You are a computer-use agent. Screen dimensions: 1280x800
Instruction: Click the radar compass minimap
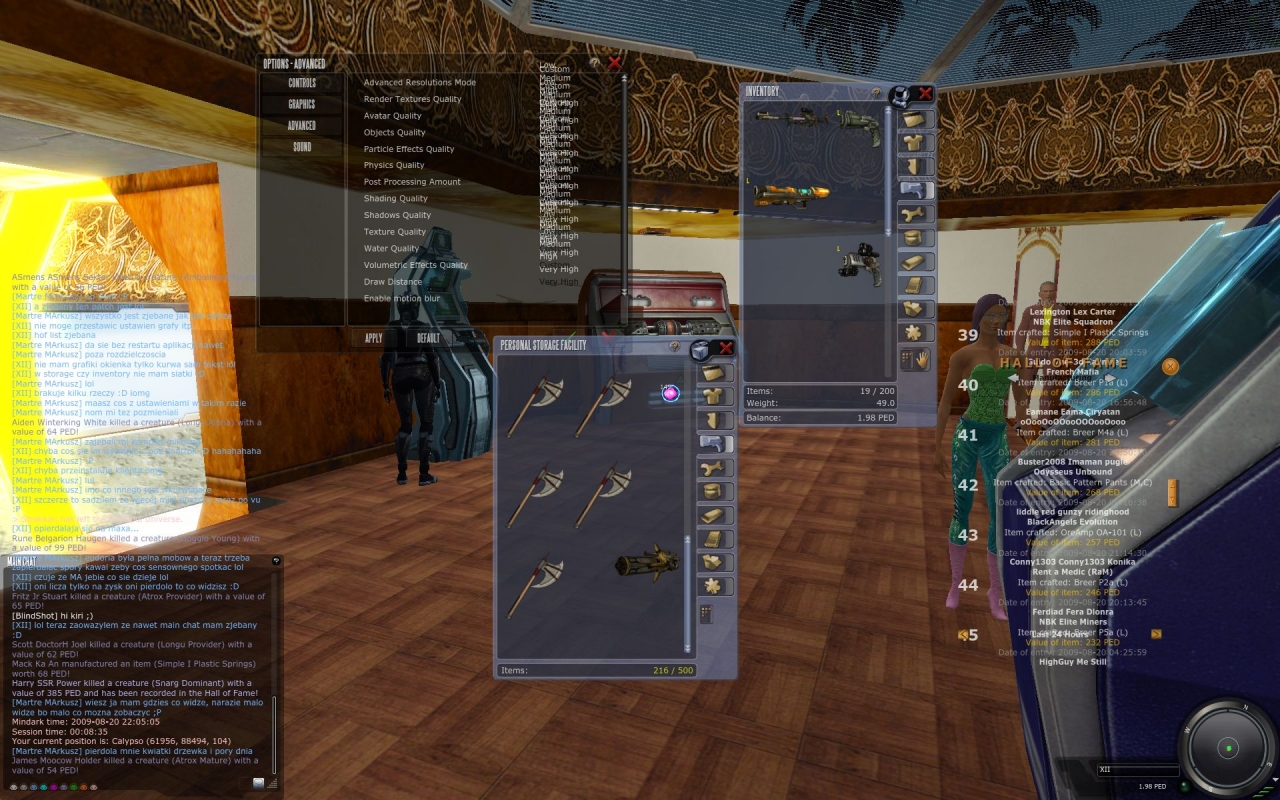point(1227,748)
